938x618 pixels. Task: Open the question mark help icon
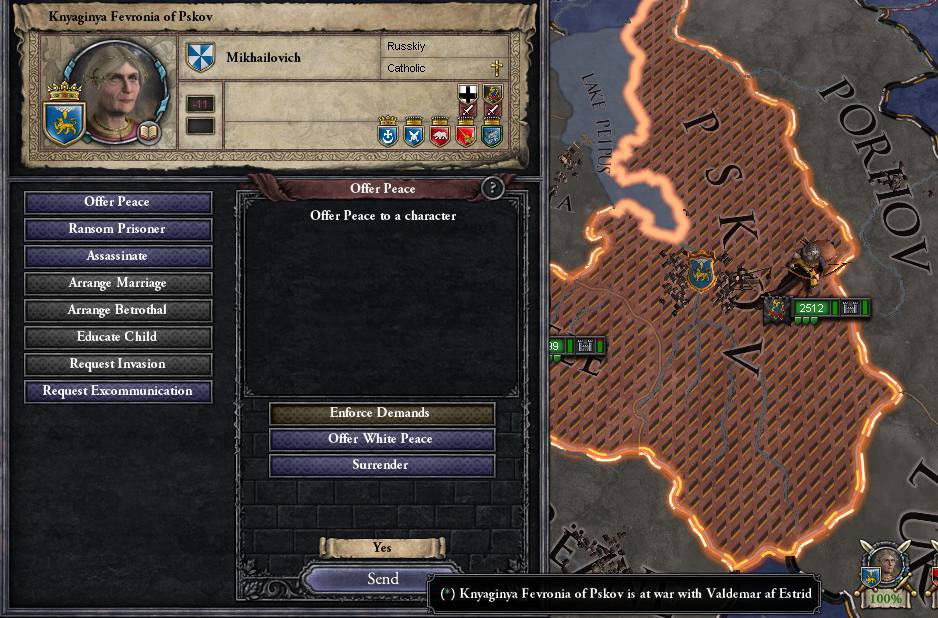(492, 188)
